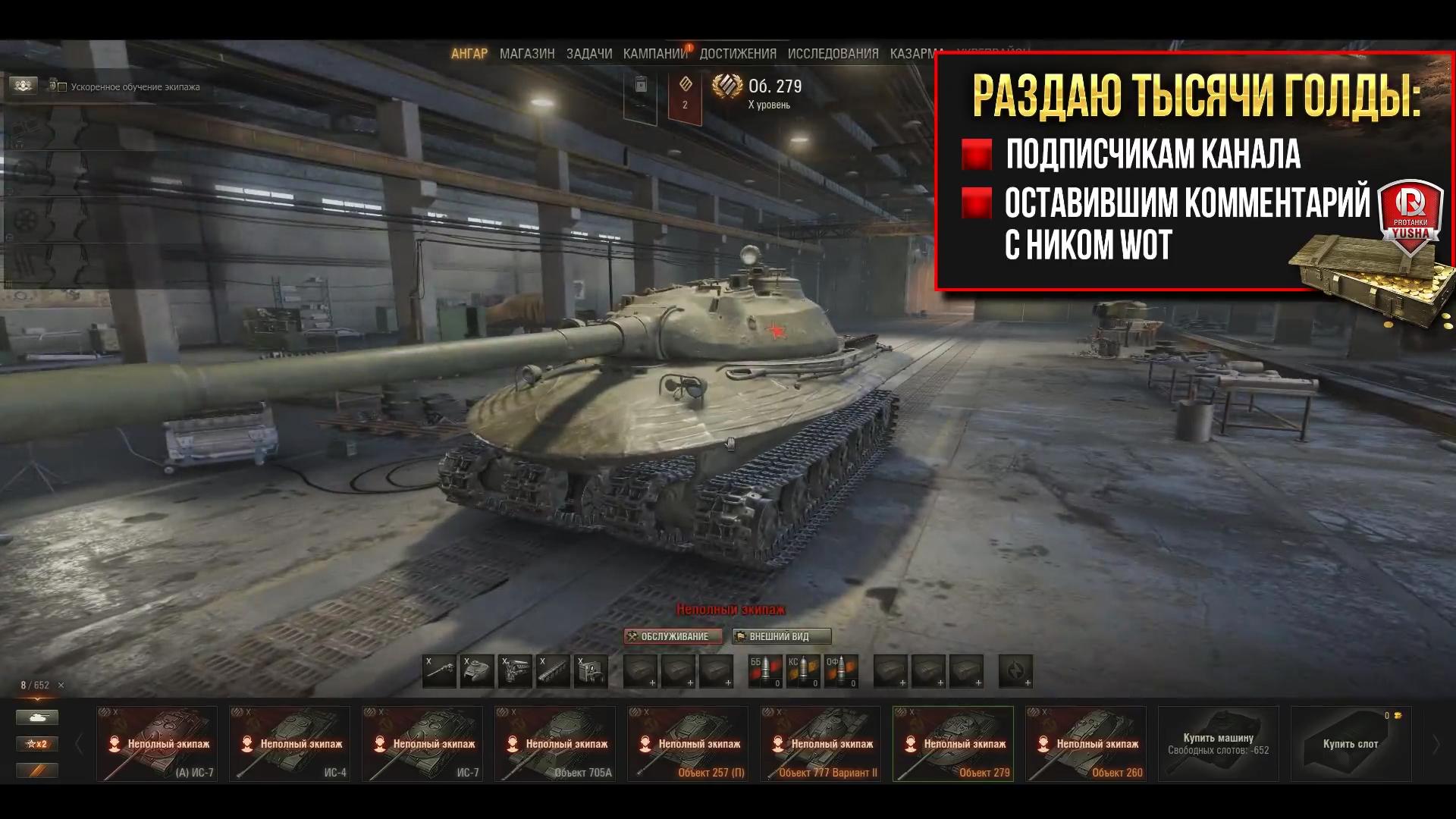Screen dimensions: 1456x819
Task: Open the gun module slot
Action: (440, 671)
